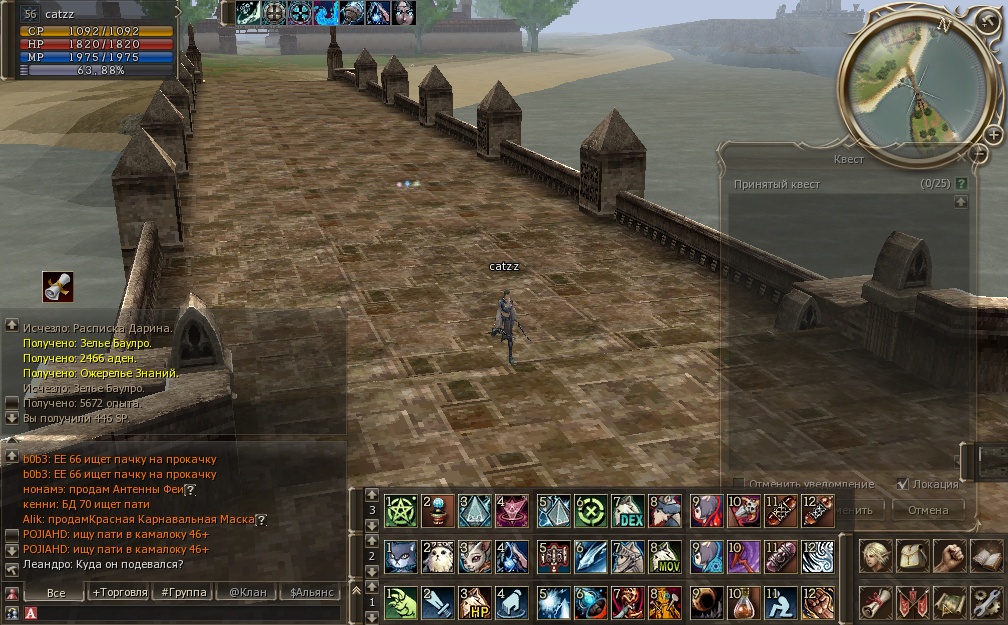Click the quest scroll notification icon

coord(57,287)
